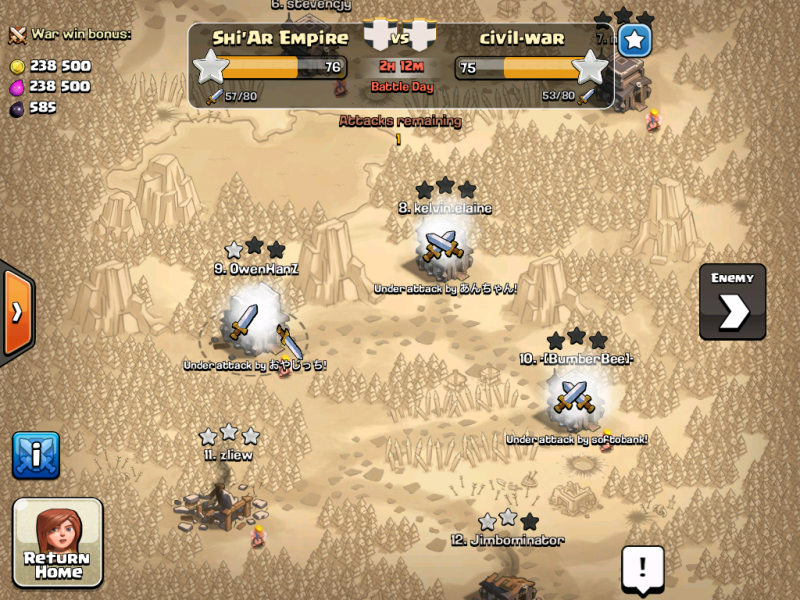
Task: Select the blue star badge button
Action: (x=635, y=41)
